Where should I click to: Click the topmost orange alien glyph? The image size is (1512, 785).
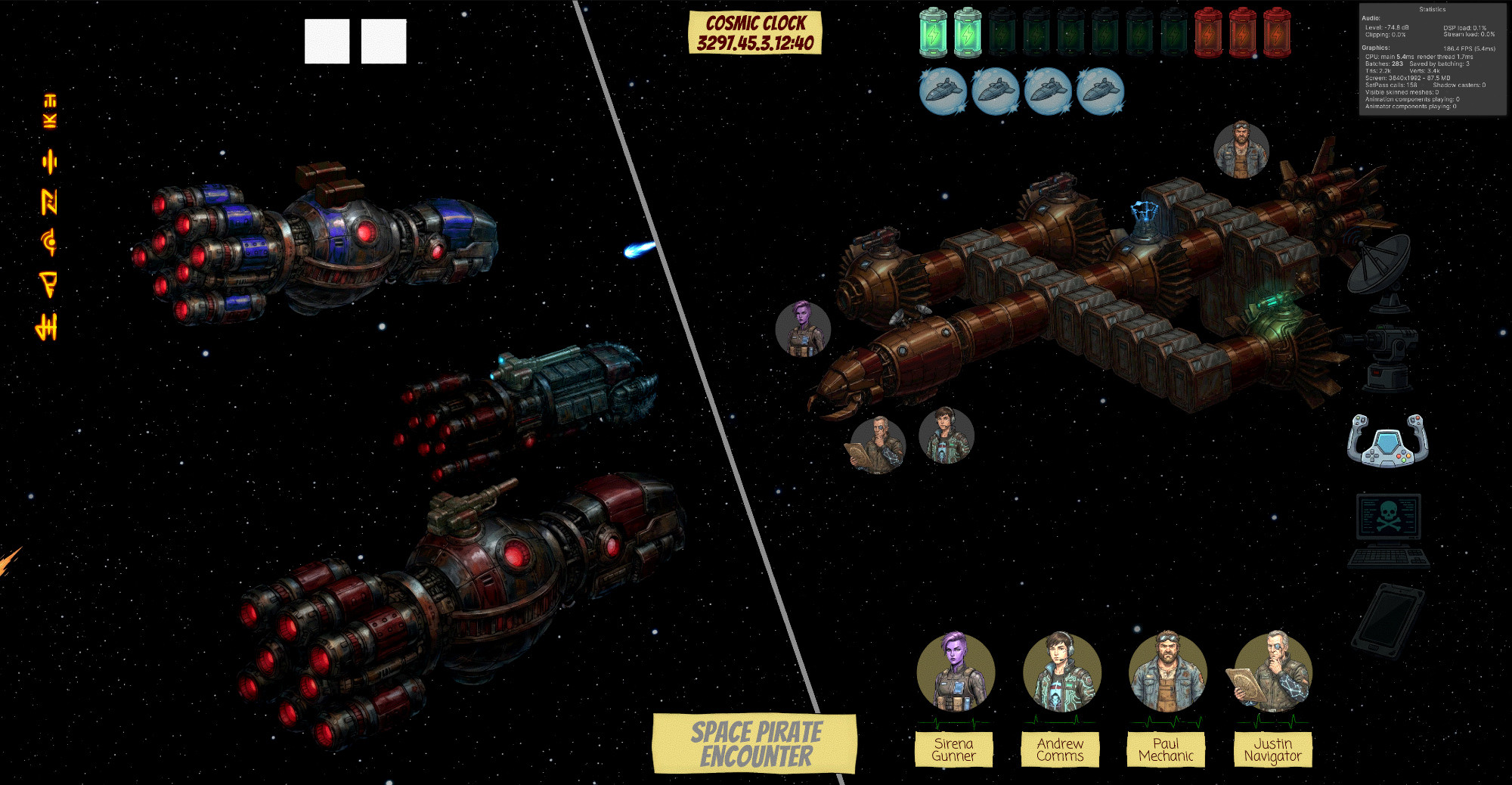coord(48,98)
